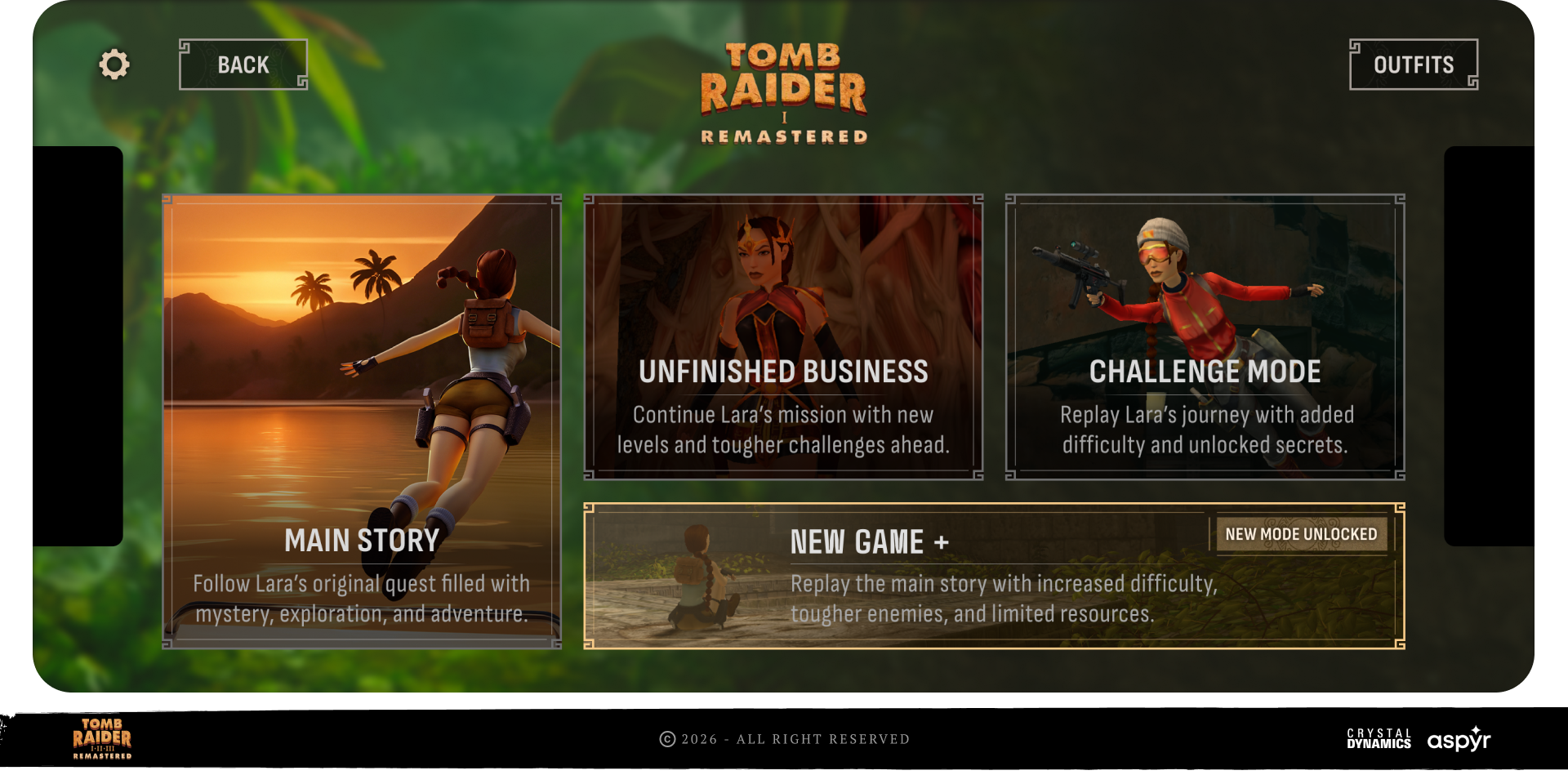The width and height of the screenshot is (1568, 775).
Task: Start Challenge Mode
Action: [1205, 336]
